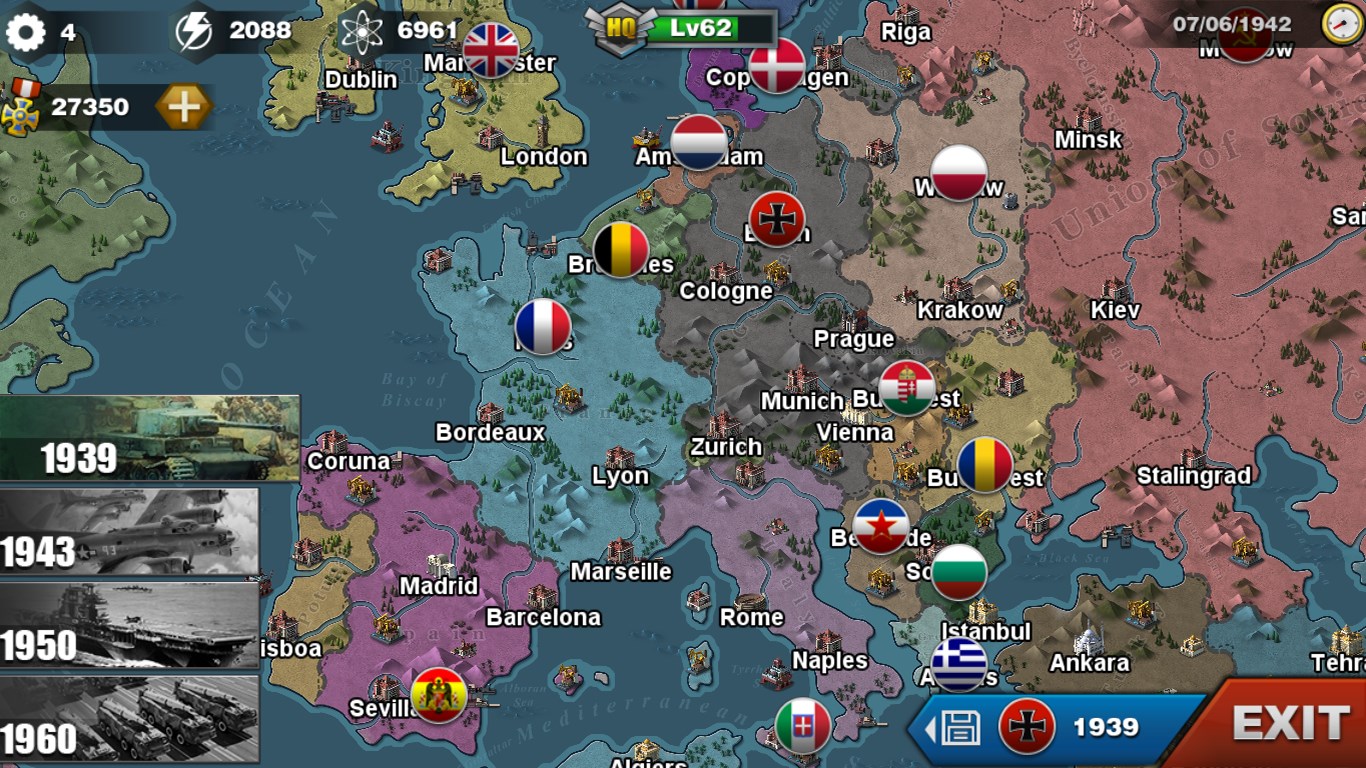Select the 1939 scenario thumbnail
Viewport: 1366px width, 768px height.
click(150, 438)
